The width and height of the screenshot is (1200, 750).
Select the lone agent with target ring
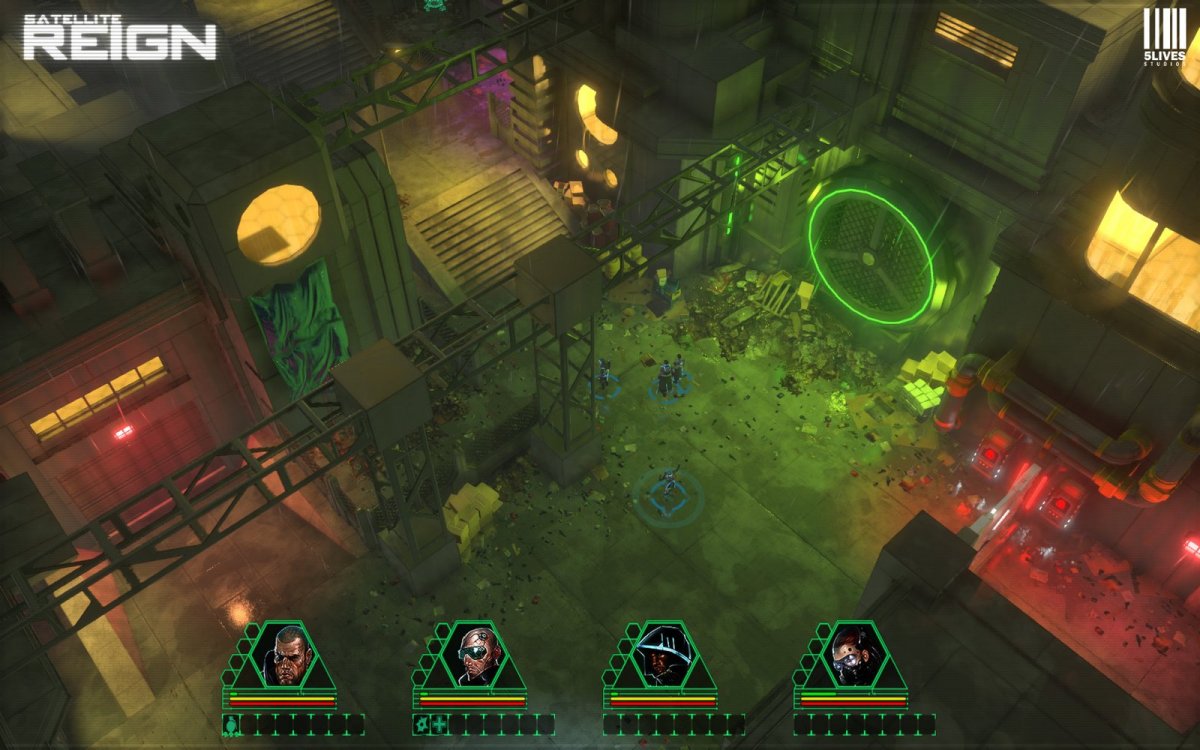click(668, 490)
